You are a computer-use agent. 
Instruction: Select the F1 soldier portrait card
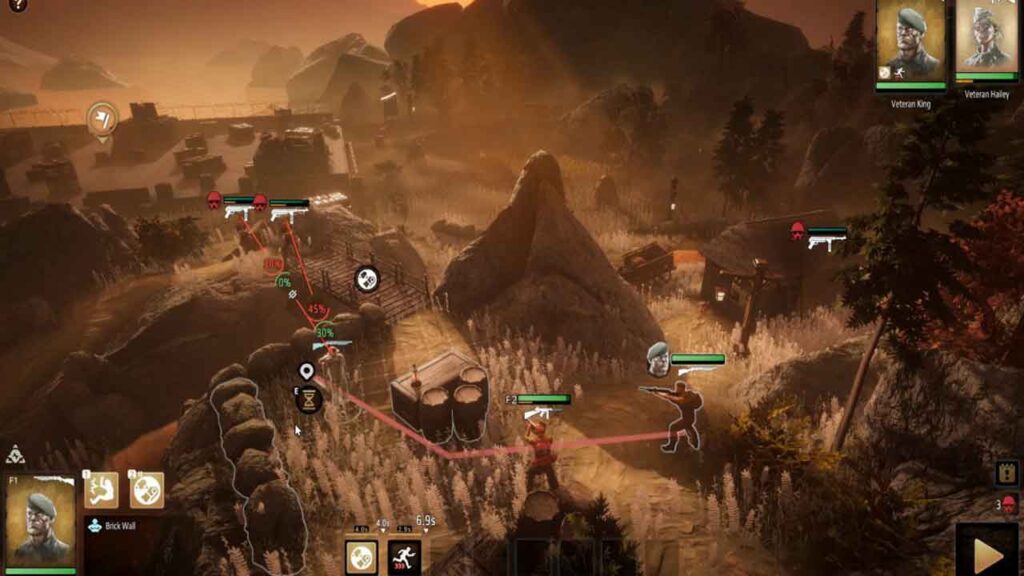coord(41,521)
